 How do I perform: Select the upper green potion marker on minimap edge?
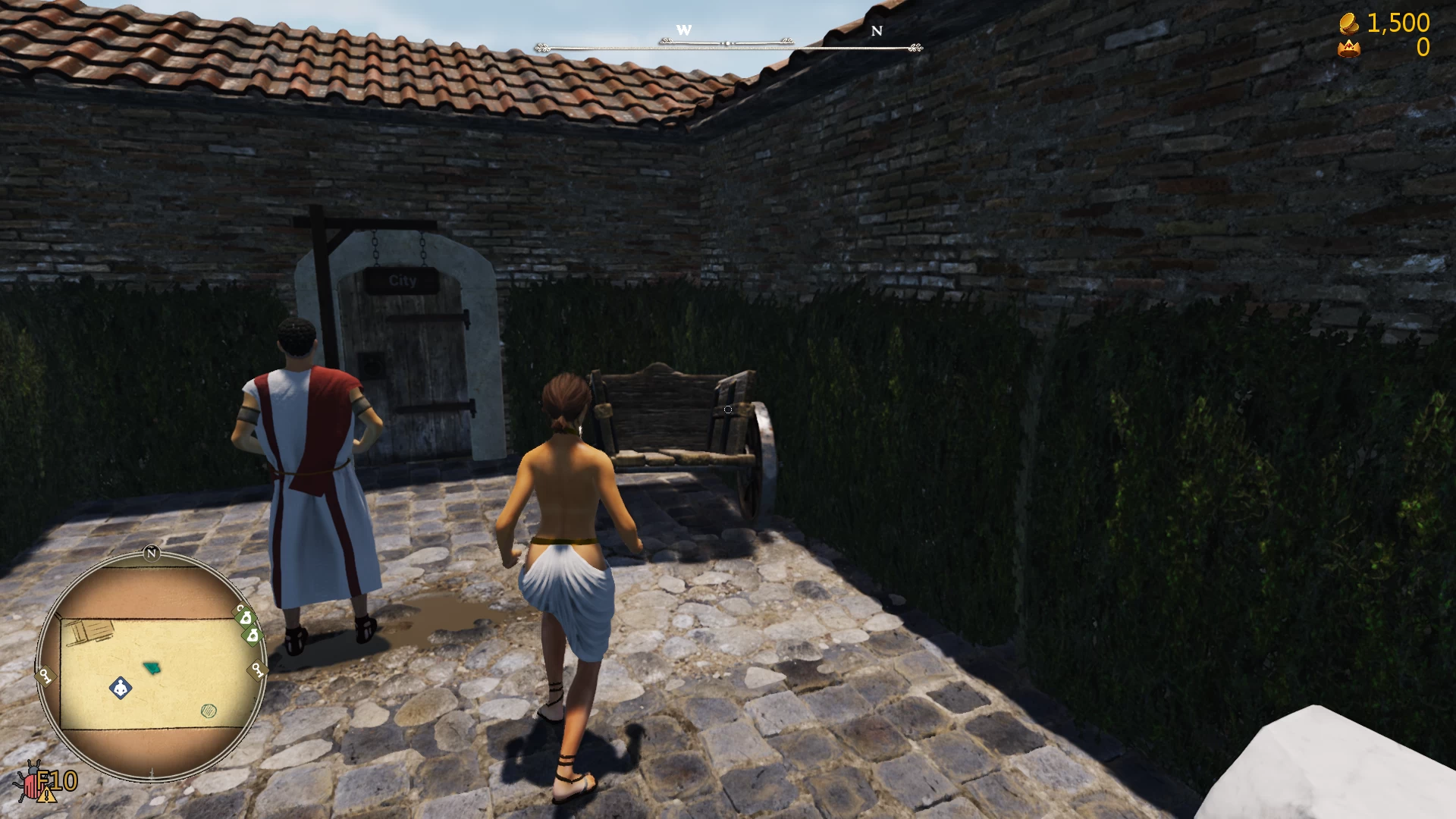tap(246, 619)
